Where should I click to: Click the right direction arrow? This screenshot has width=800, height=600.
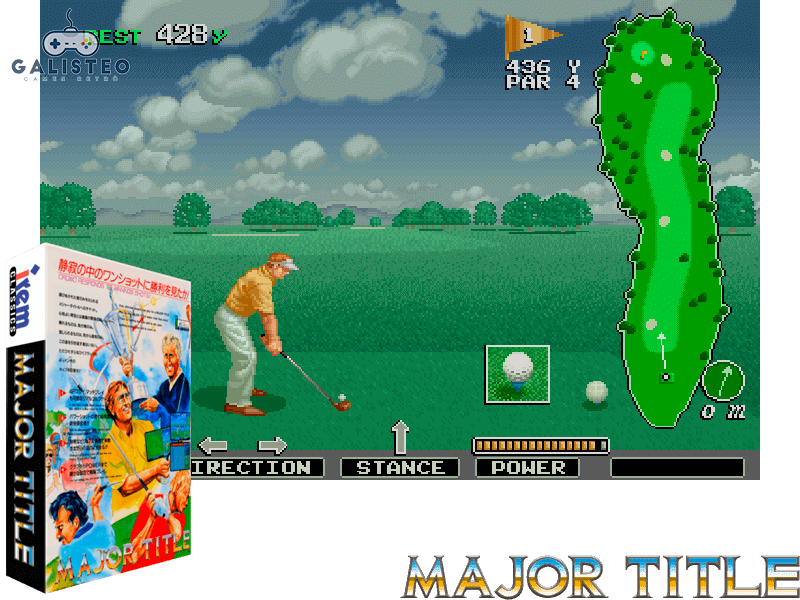[x=272, y=445]
